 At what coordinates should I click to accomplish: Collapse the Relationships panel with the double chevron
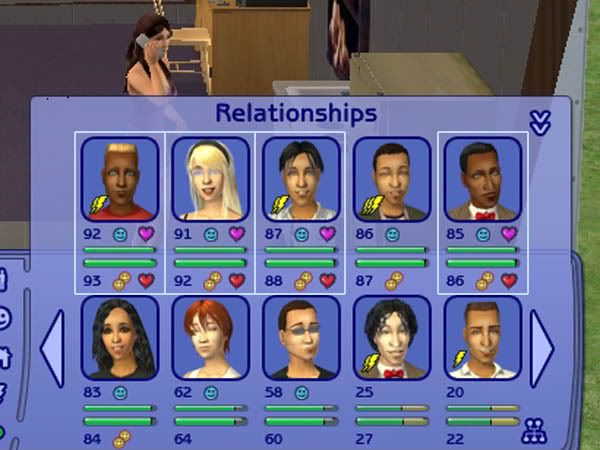point(539,122)
